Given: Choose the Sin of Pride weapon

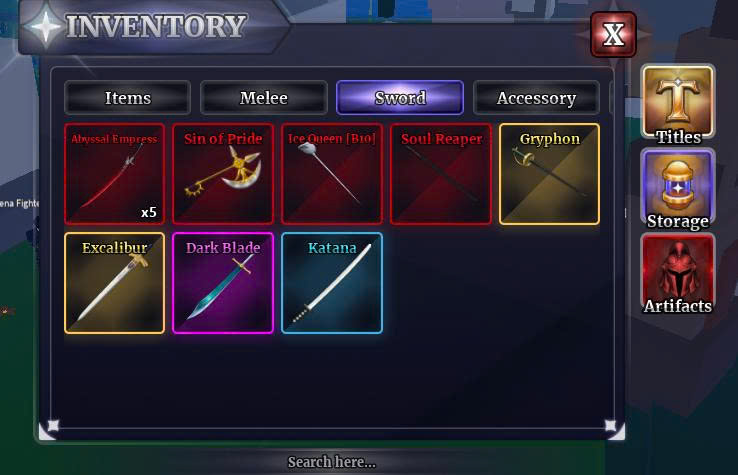Looking at the screenshot, I should coord(223,174).
